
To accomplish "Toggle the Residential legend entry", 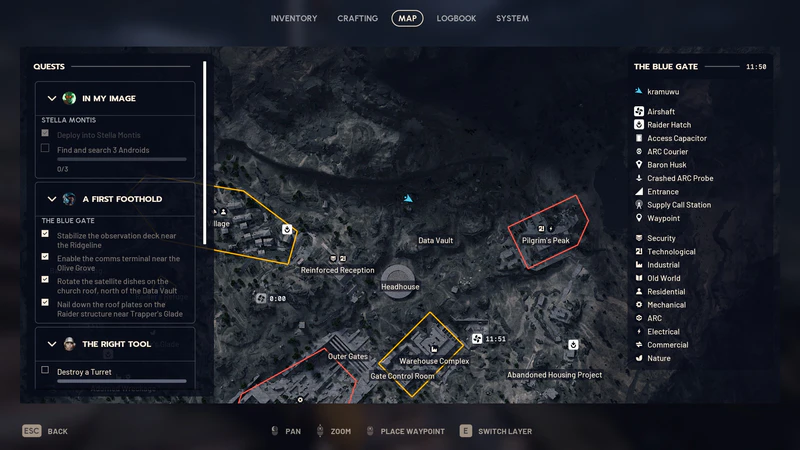I will coord(665,292).
